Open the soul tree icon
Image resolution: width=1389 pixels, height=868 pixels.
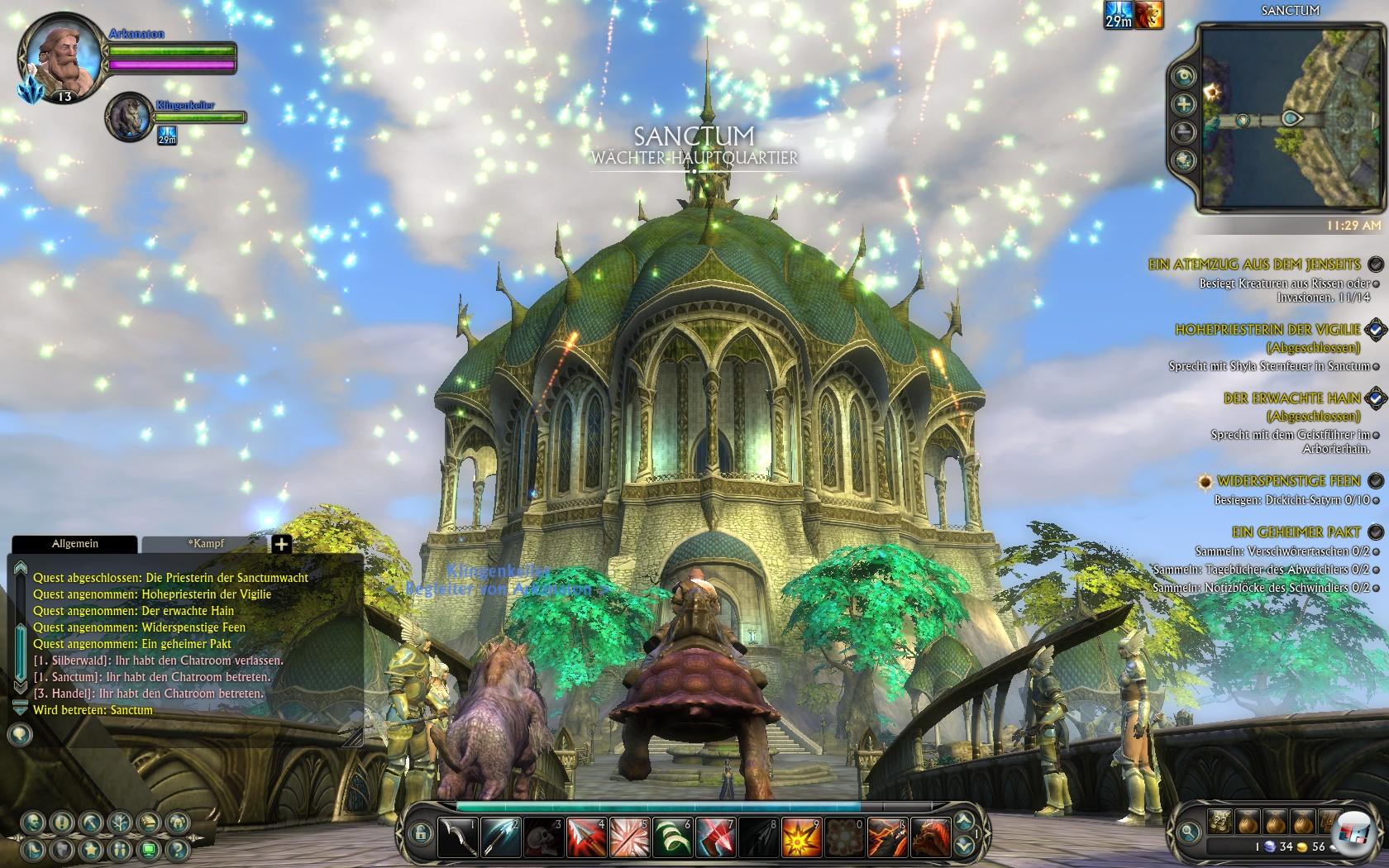(x=120, y=822)
